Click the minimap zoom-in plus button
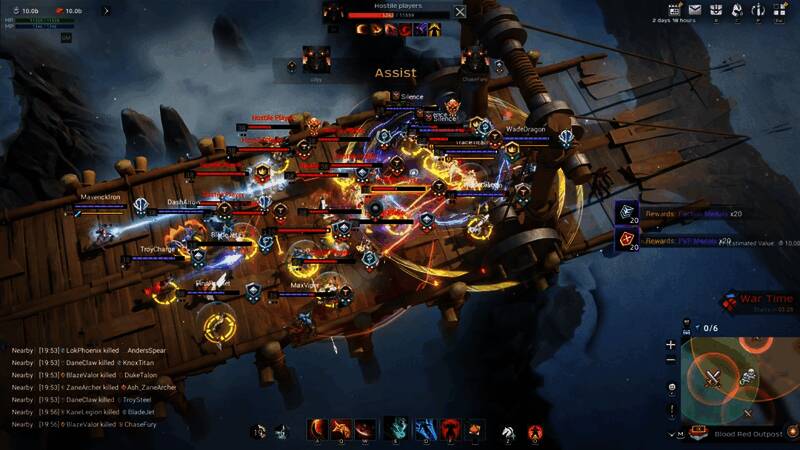 (x=670, y=345)
